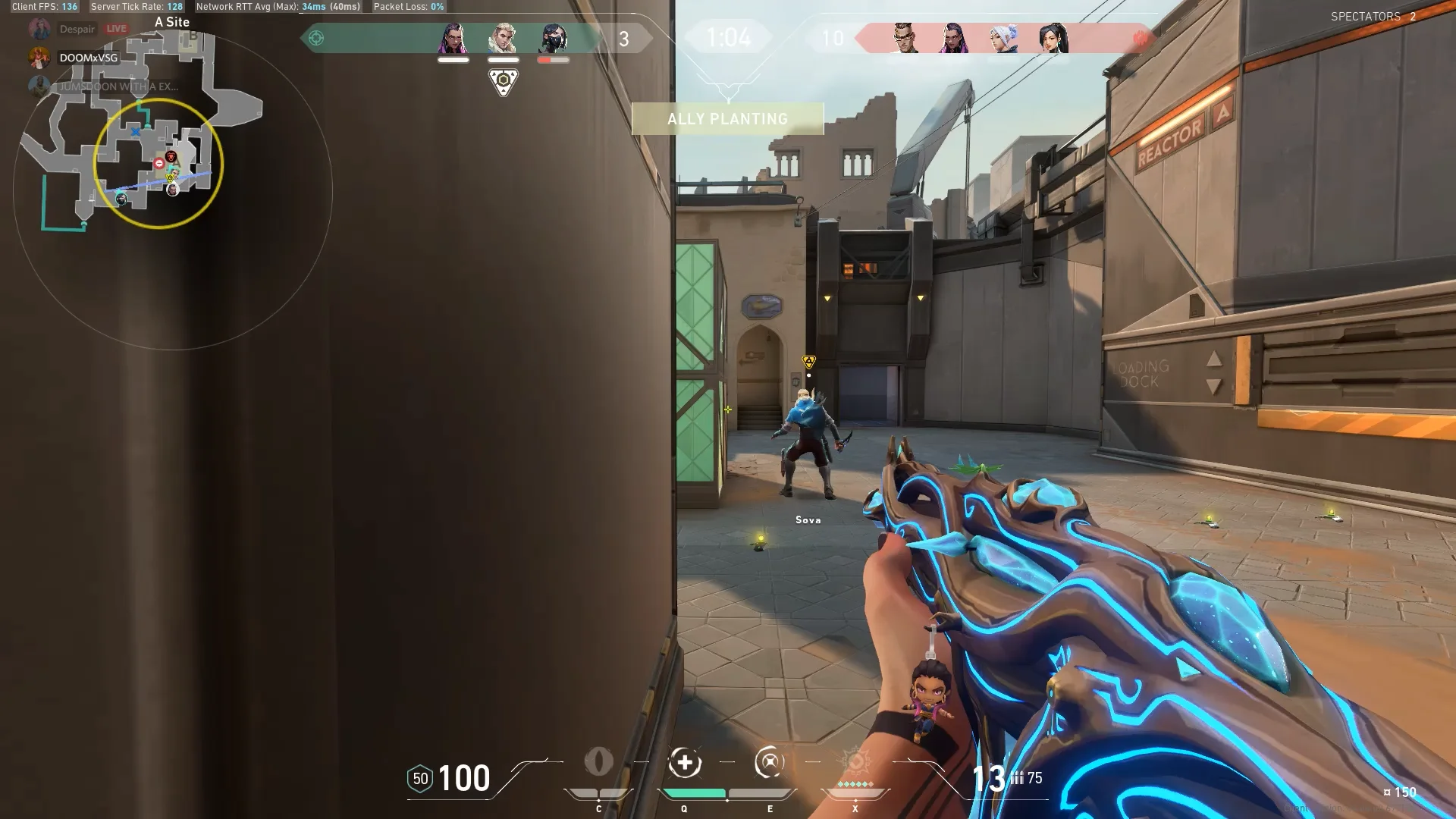Select the enemy Sage portrait

(1053, 38)
